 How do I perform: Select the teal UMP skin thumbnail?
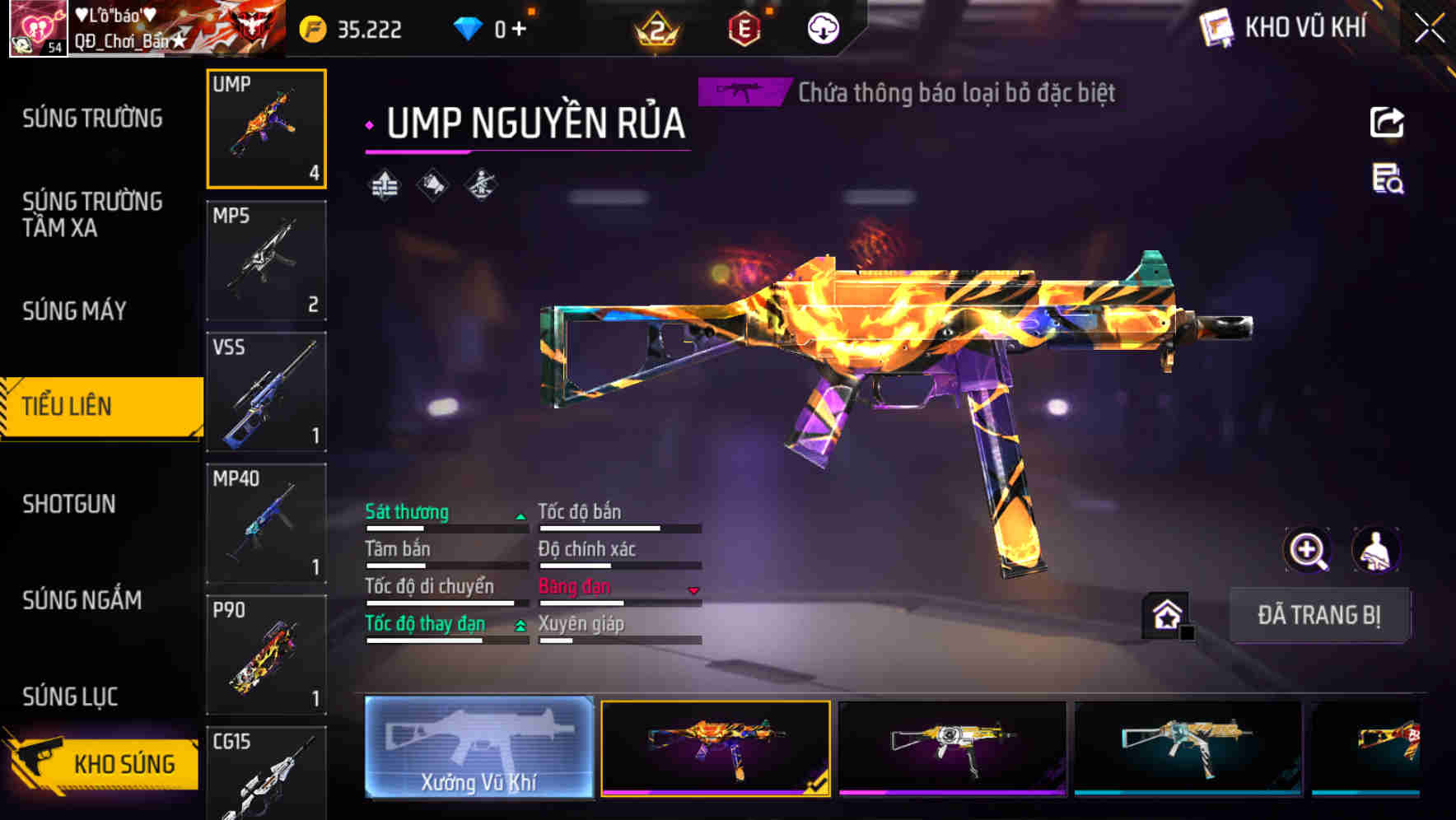pos(1188,748)
